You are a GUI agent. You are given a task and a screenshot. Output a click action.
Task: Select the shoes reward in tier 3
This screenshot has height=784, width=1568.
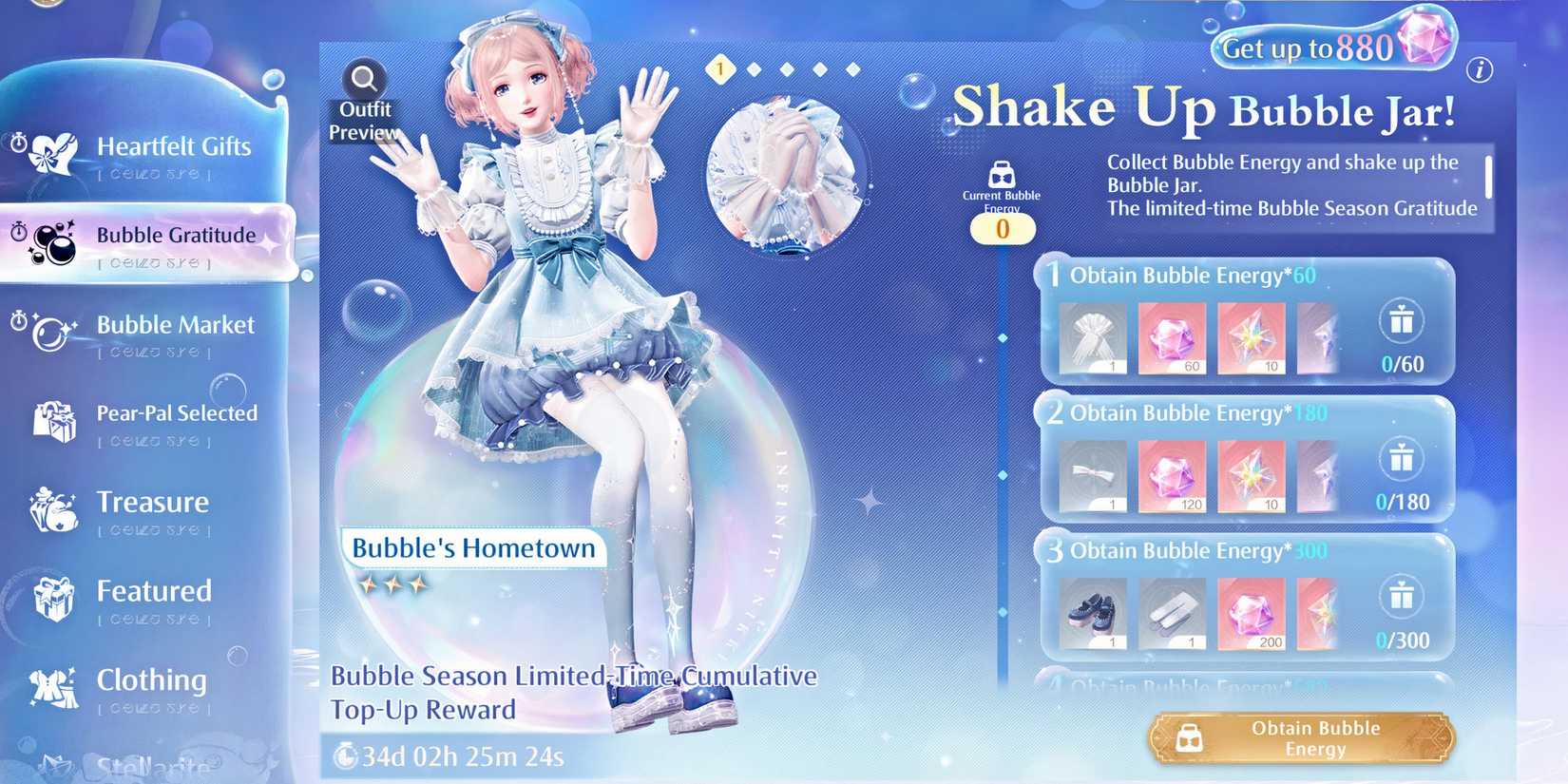point(1091,611)
